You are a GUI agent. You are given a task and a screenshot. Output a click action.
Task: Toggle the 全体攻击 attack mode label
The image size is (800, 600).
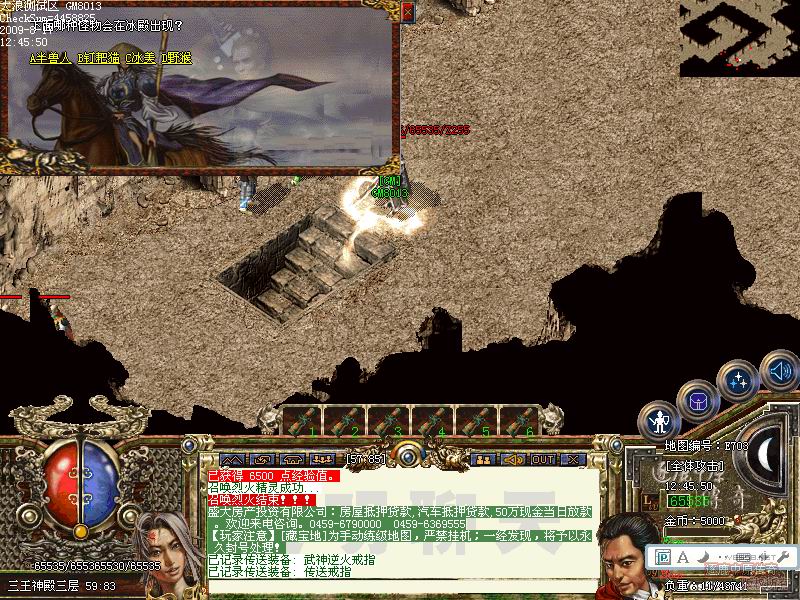[x=695, y=466]
